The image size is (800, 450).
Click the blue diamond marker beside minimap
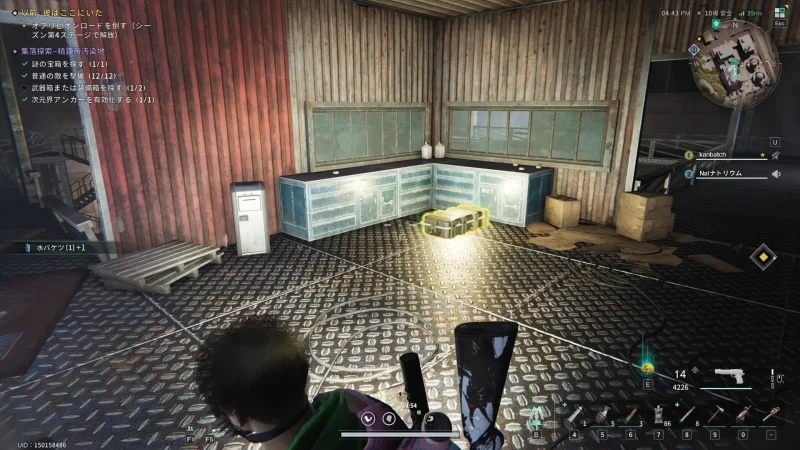tap(694, 47)
